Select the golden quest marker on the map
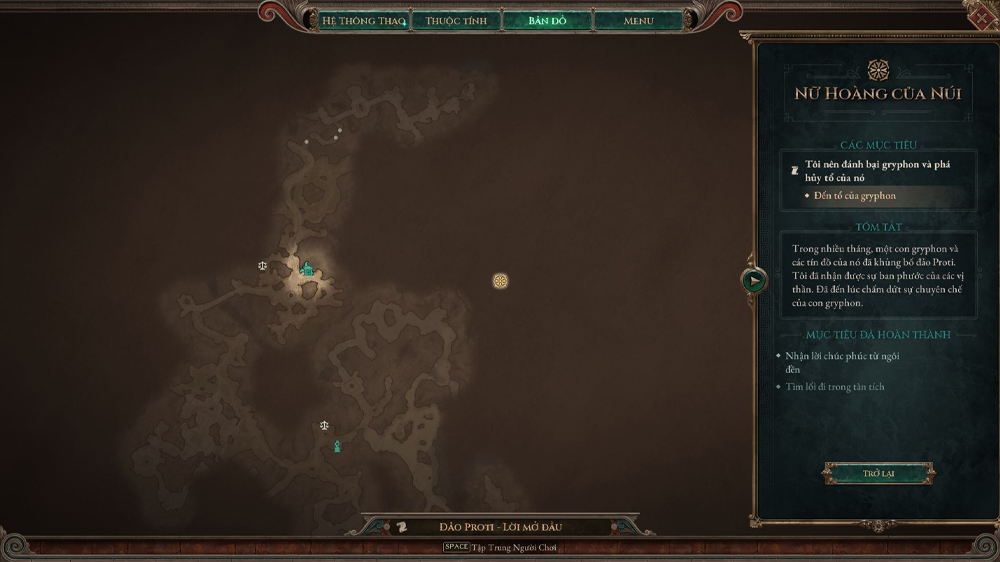 click(501, 281)
